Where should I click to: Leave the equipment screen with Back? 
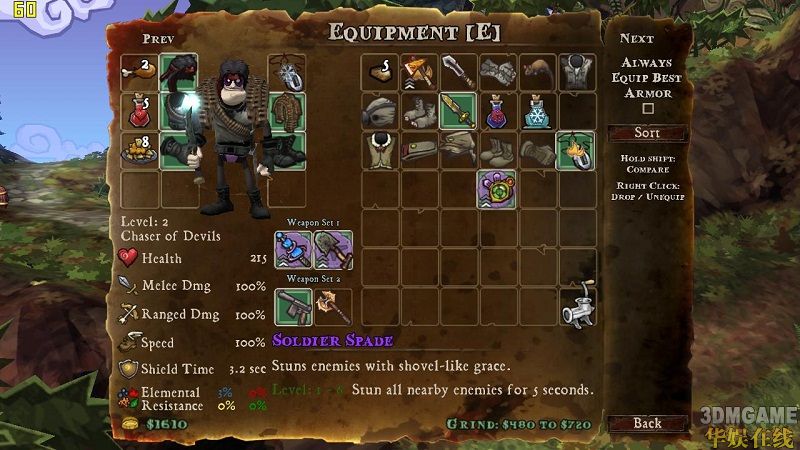(x=647, y=423)
